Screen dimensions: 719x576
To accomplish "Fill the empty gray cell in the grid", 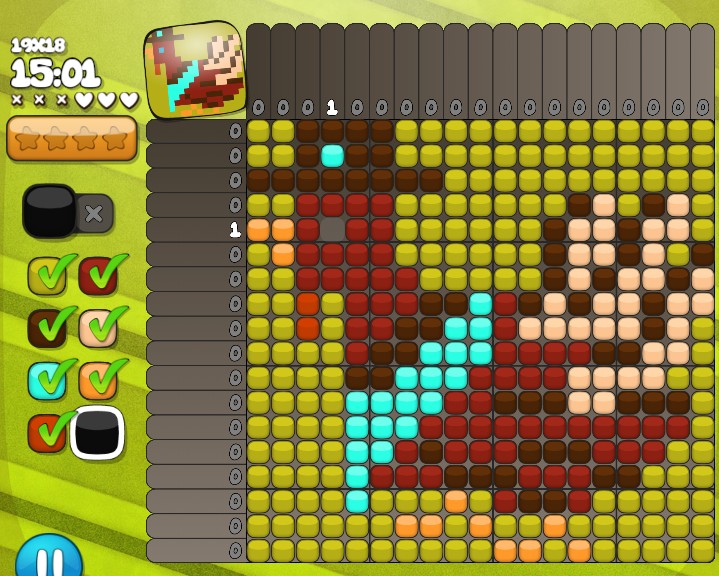I will (x=332, y=229).
